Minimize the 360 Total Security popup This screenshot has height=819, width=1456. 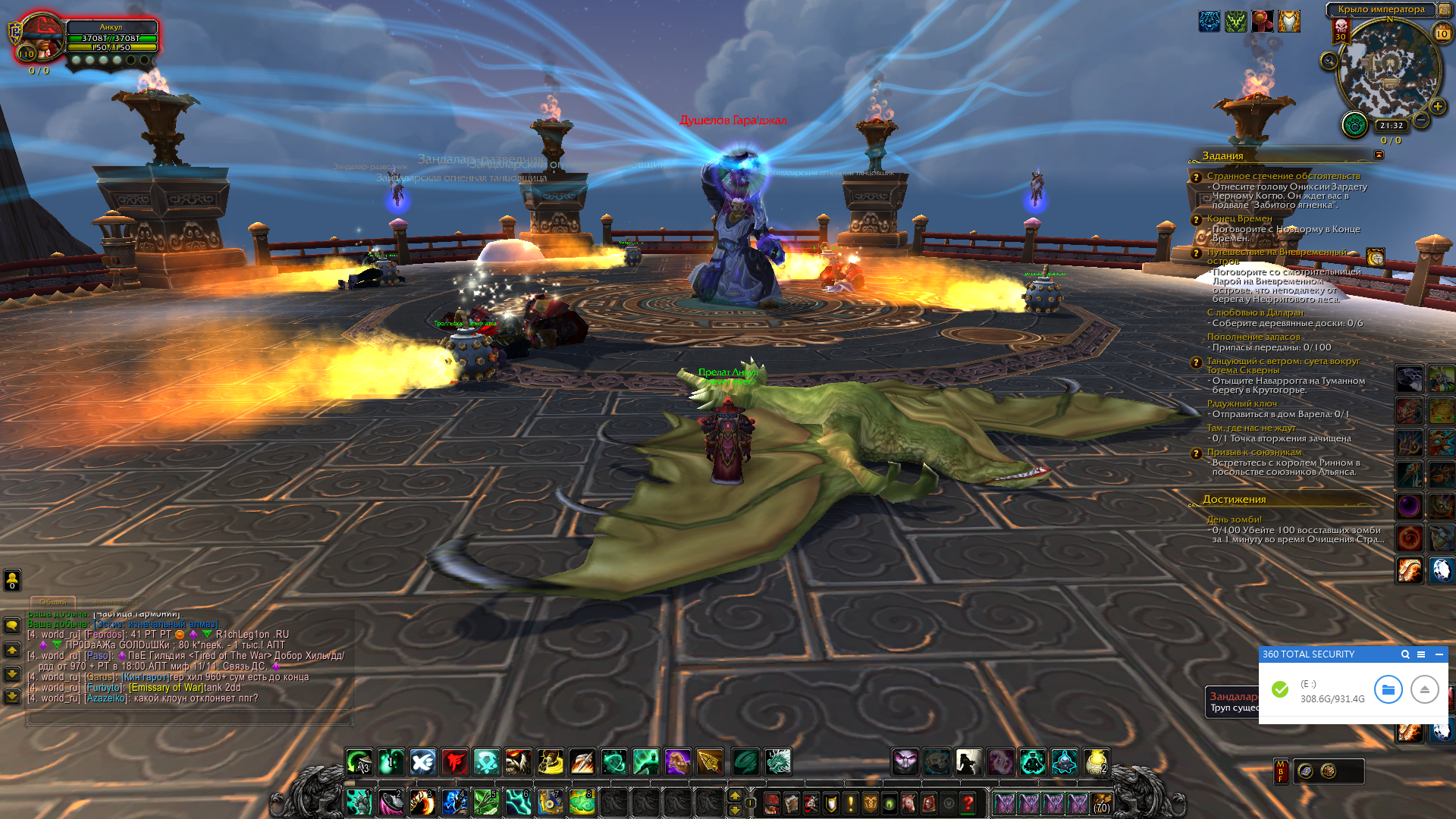(x=1439, y=654)
